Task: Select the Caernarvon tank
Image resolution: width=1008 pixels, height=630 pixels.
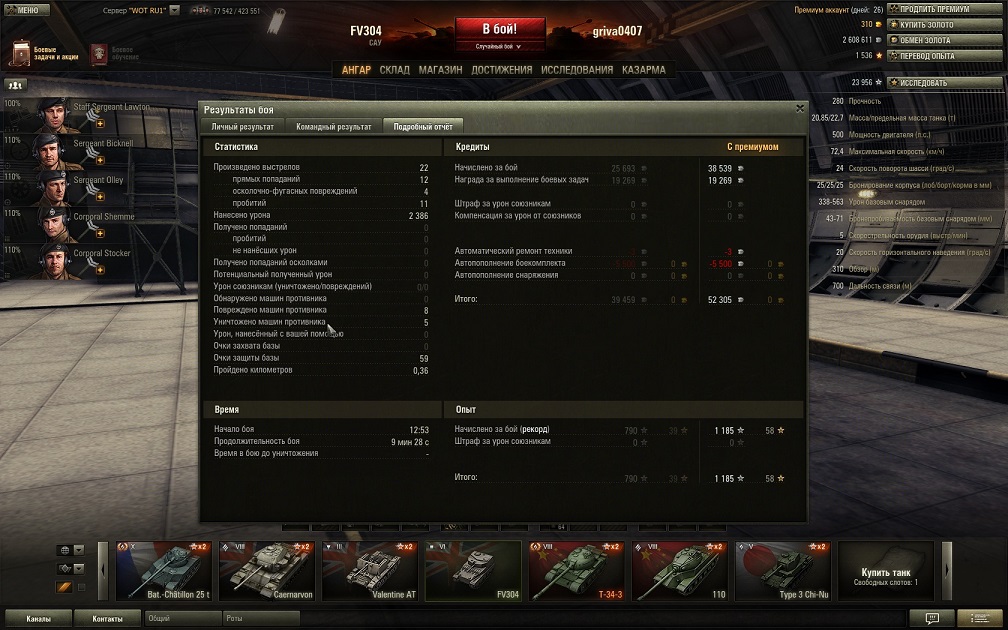Action: click(266, 572)
